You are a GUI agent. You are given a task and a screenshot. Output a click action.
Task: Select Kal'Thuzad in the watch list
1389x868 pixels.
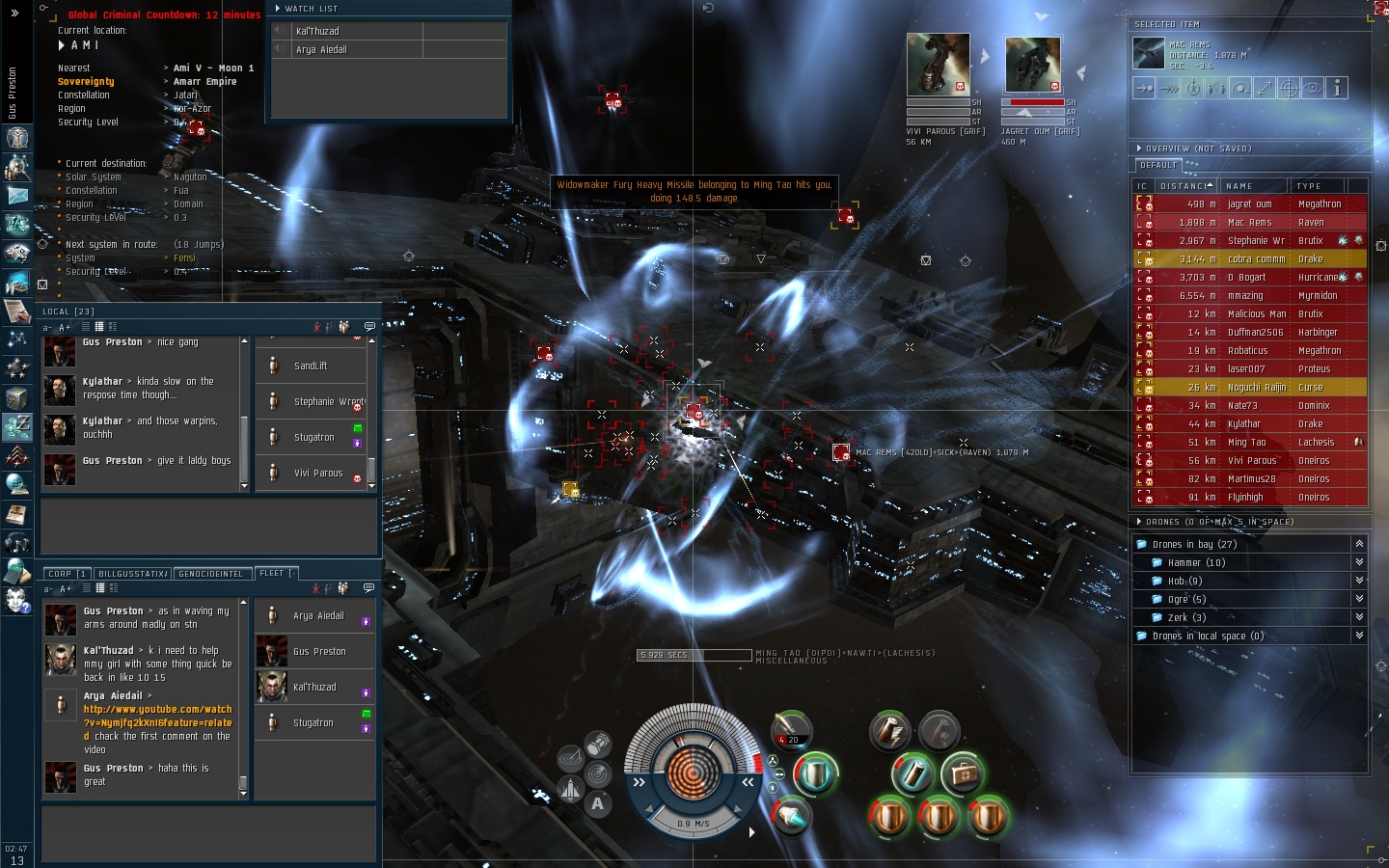(x=317, y=31)
